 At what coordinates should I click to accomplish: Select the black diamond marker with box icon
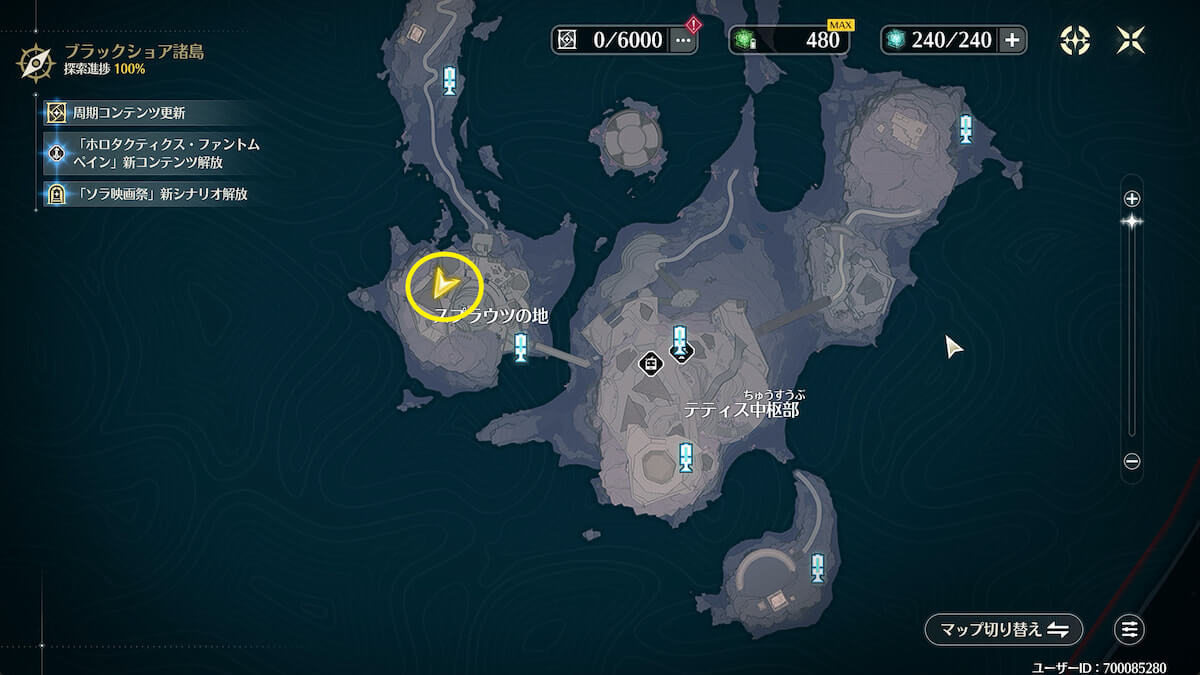click(651, 362)
